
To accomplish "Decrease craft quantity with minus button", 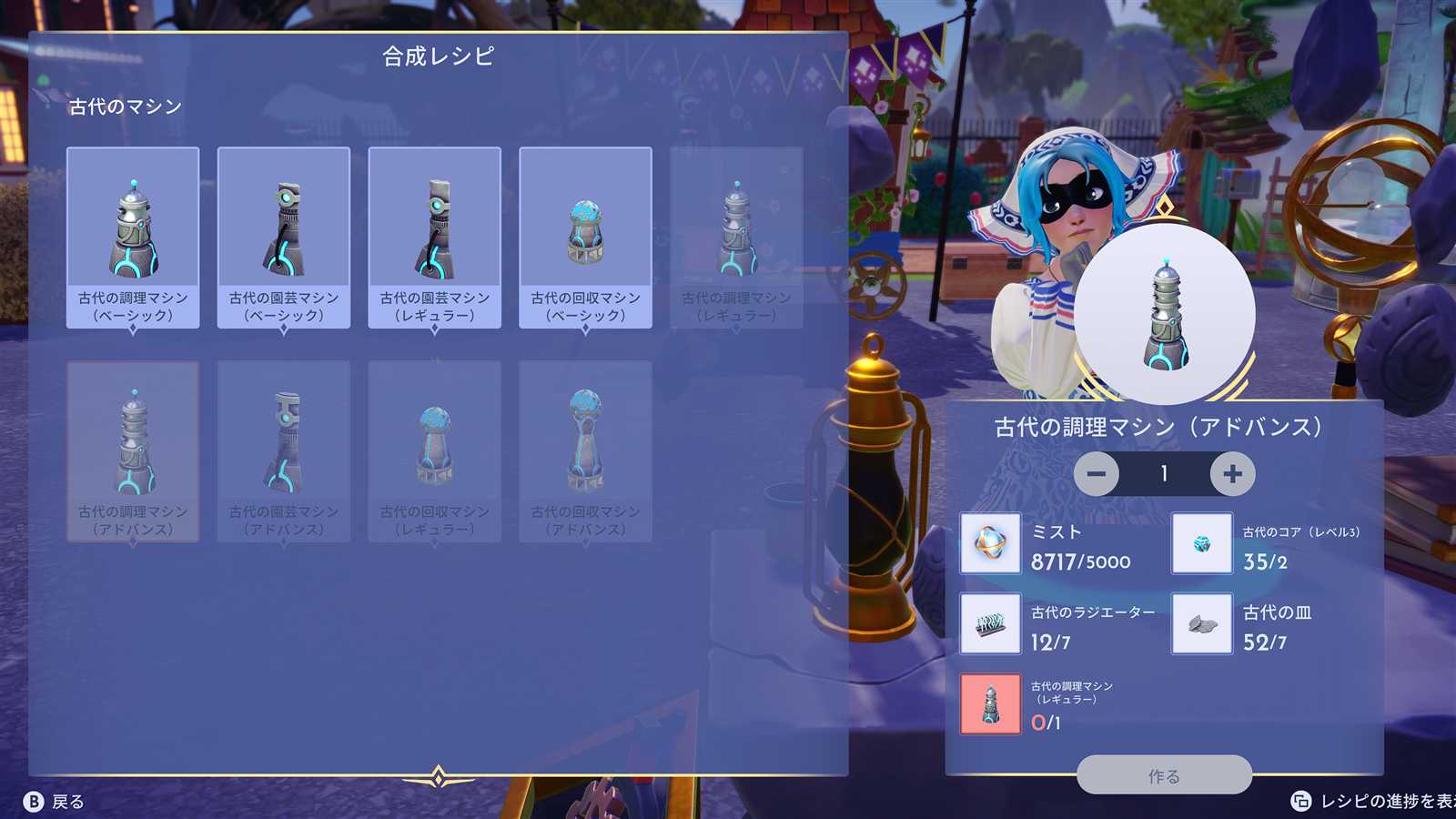I will [x=1097, y=474].
